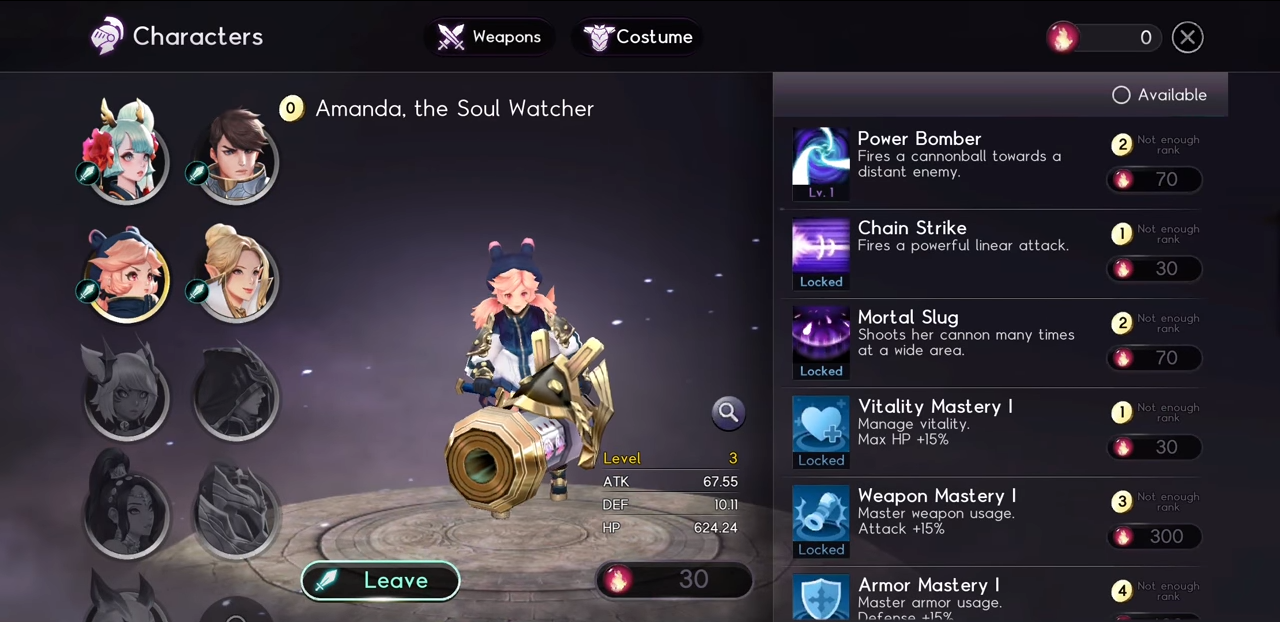Toggle the Available filter

click(1121, 95)
